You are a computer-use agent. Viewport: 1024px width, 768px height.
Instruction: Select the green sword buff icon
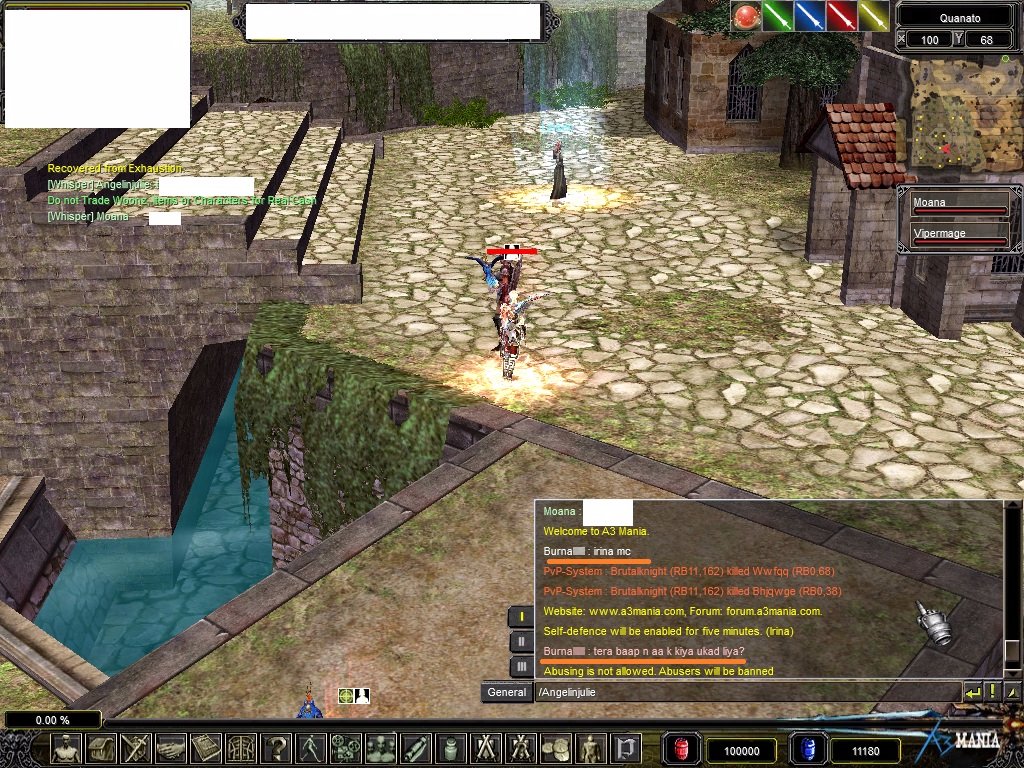777,16
